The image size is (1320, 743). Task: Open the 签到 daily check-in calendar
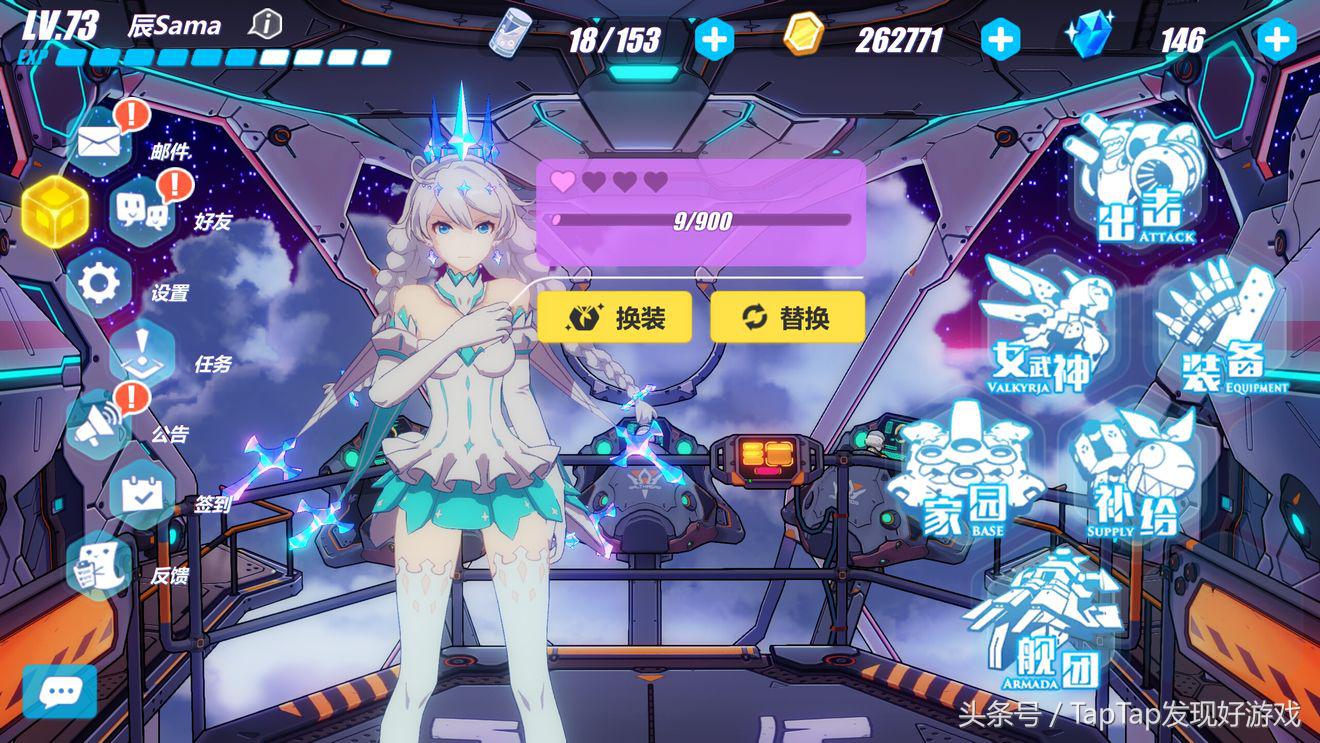coord(142,494)
